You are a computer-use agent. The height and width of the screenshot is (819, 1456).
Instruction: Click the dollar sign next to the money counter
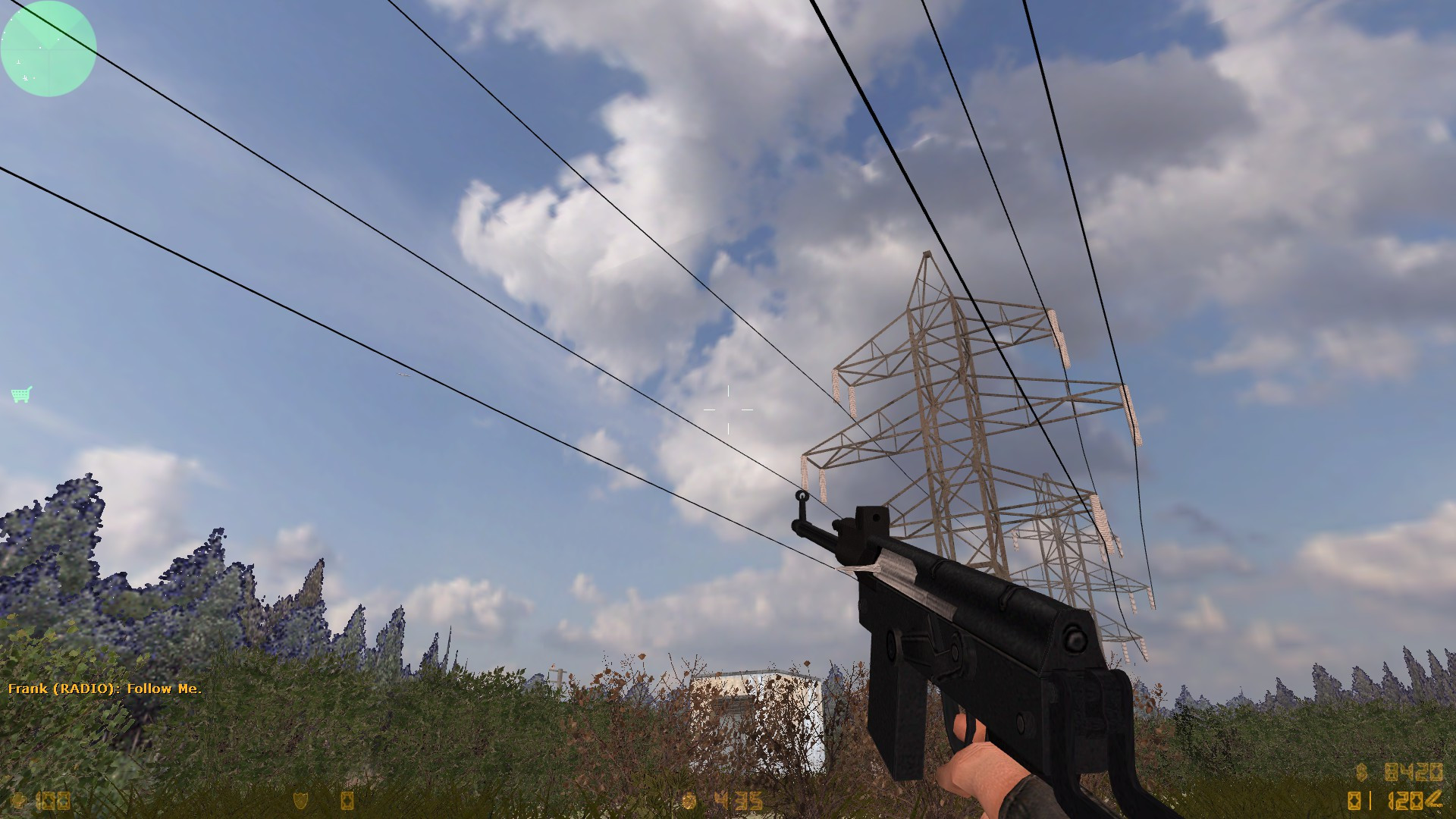(1360, 771)
